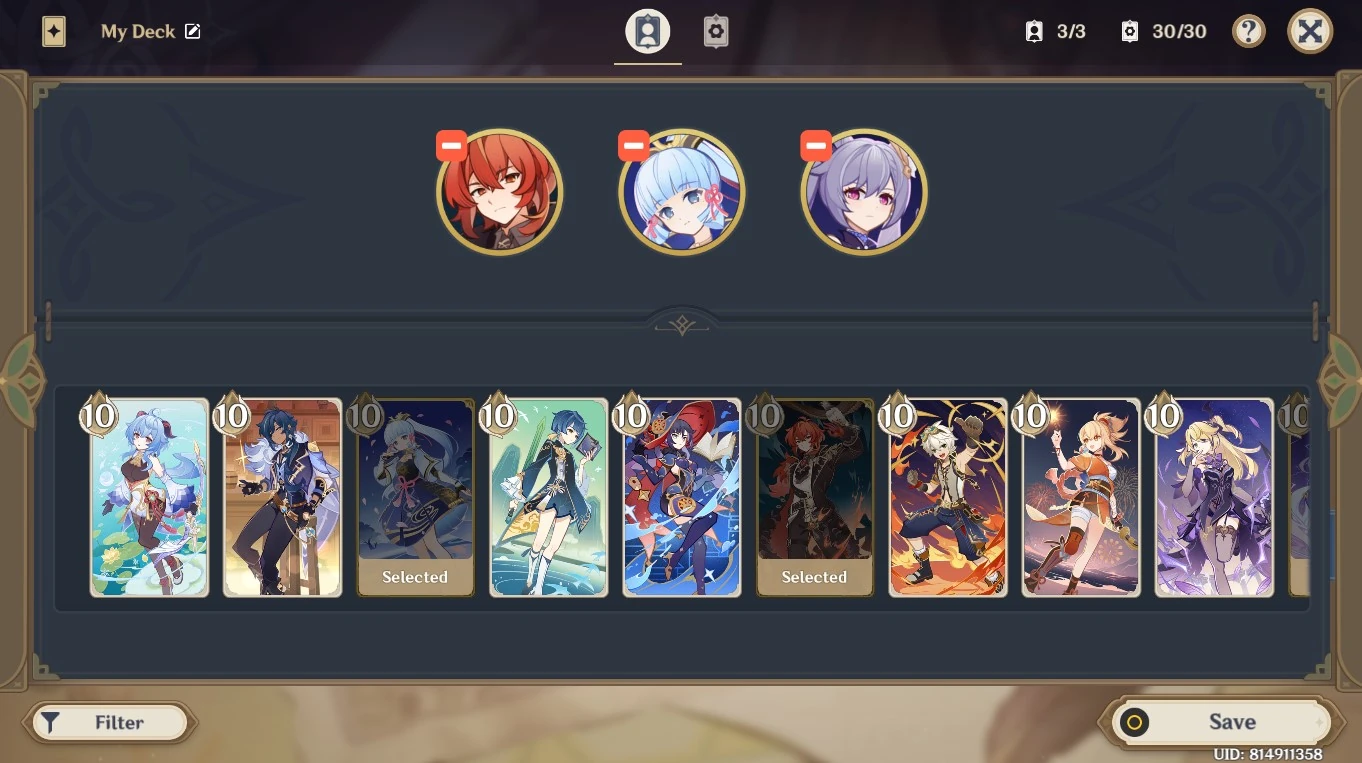Click the back arrow icon top-left
1362x763 pixels.
point(53,31)
